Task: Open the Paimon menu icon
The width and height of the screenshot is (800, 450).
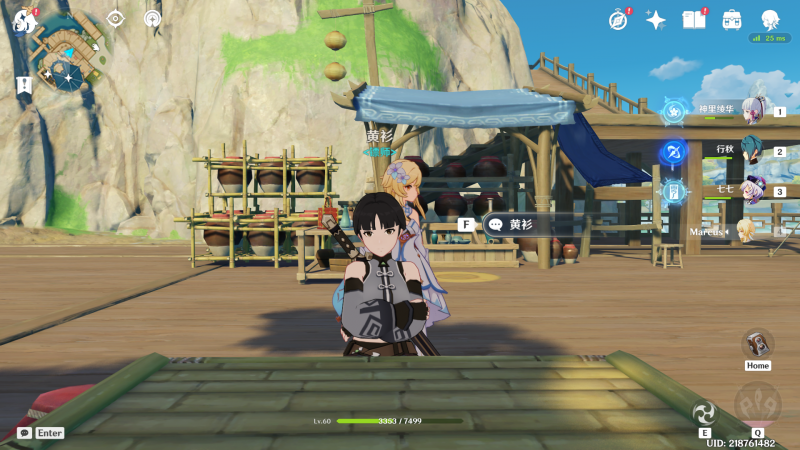Action: (23, 19)
